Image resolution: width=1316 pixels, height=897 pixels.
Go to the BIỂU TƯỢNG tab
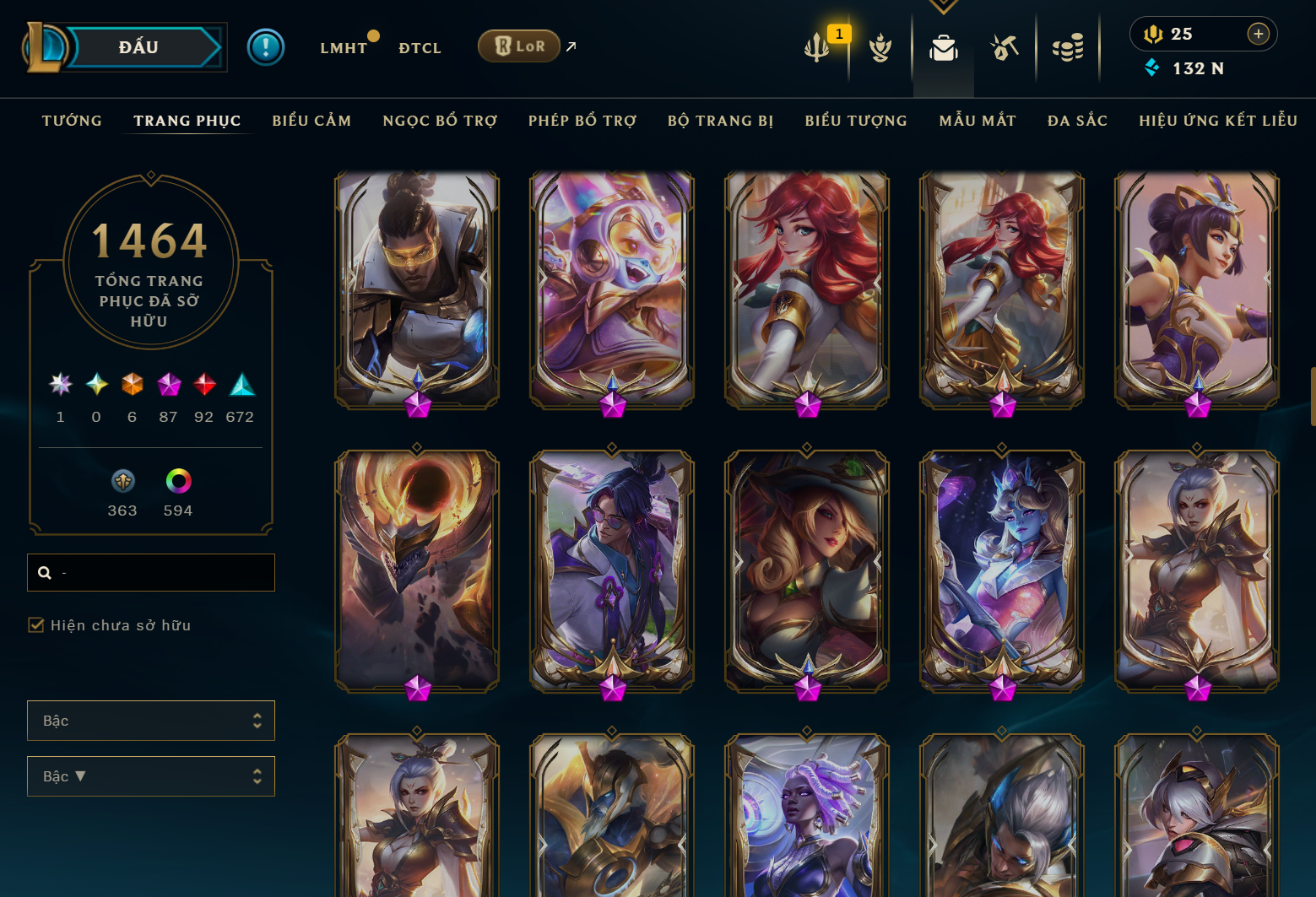pyautogui.click(x=856, y=121)
